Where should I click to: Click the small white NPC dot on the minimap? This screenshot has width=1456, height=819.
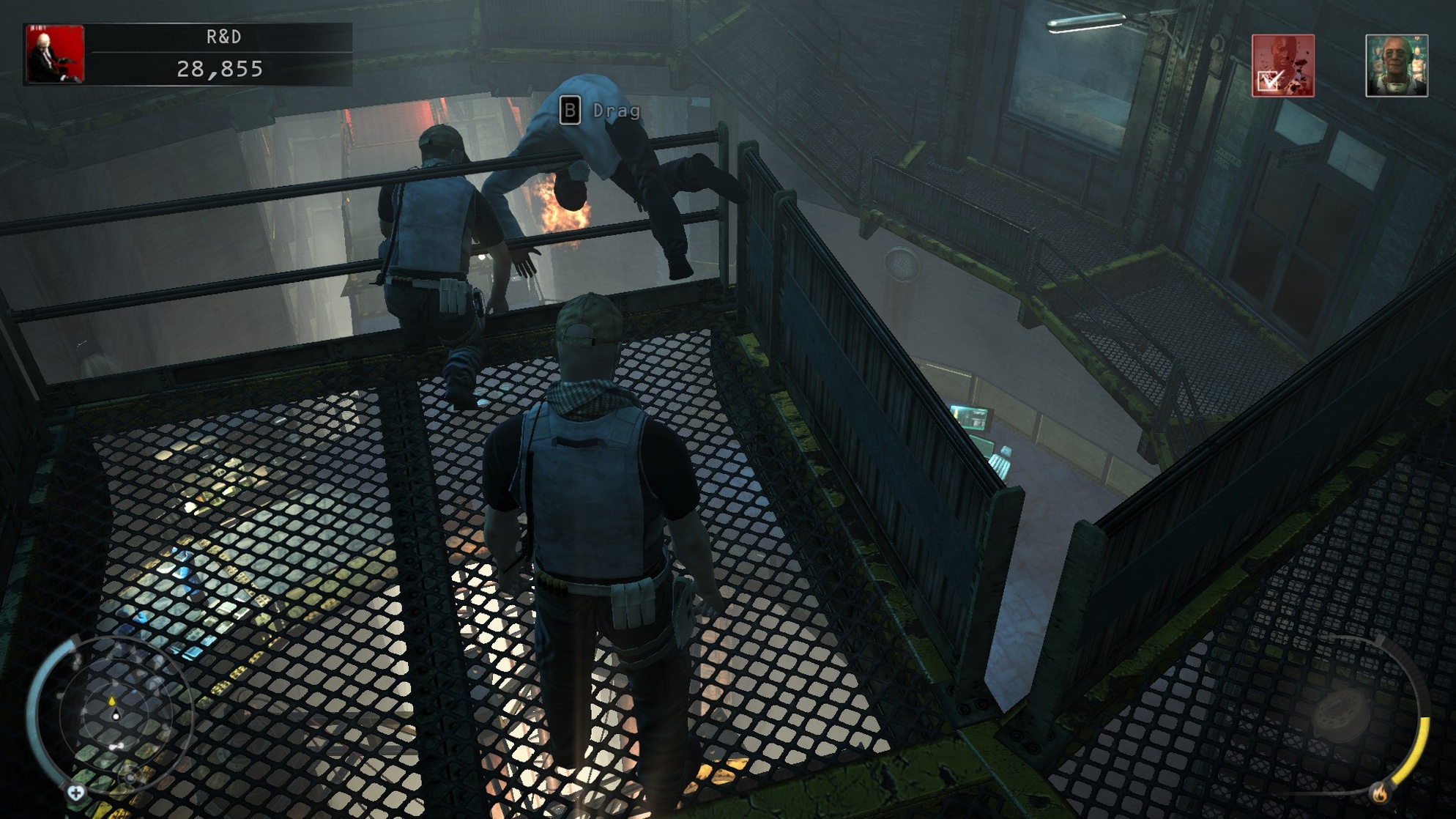pyautogui.click(x=116, y=746)
